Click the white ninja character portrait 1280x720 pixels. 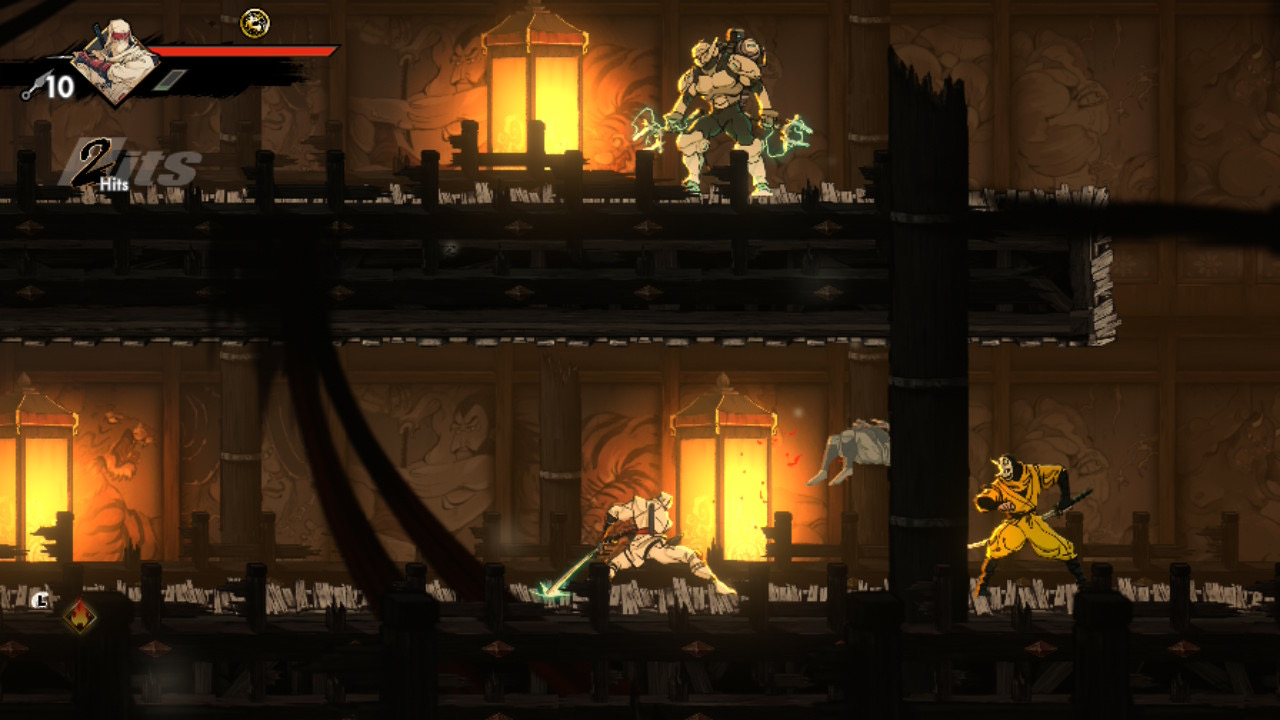click(118, 62)
